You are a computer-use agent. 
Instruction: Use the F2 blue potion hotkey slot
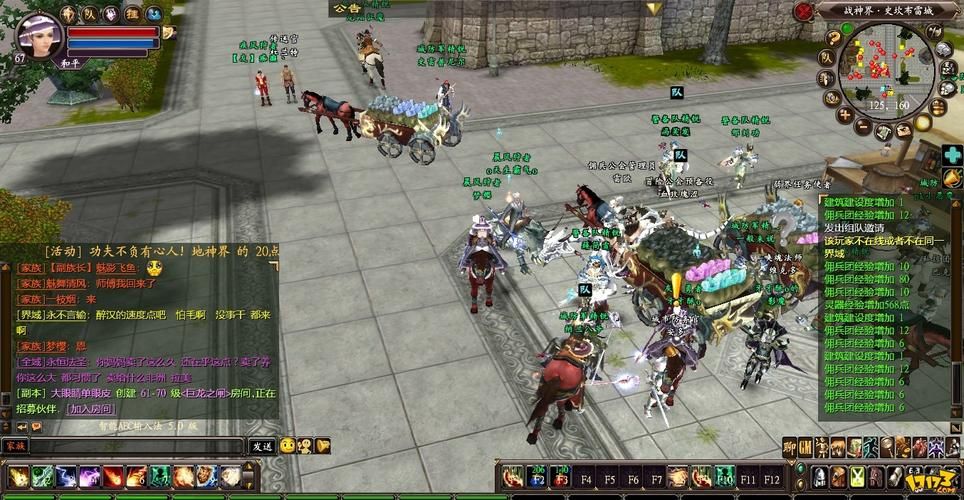pos(539,475)
